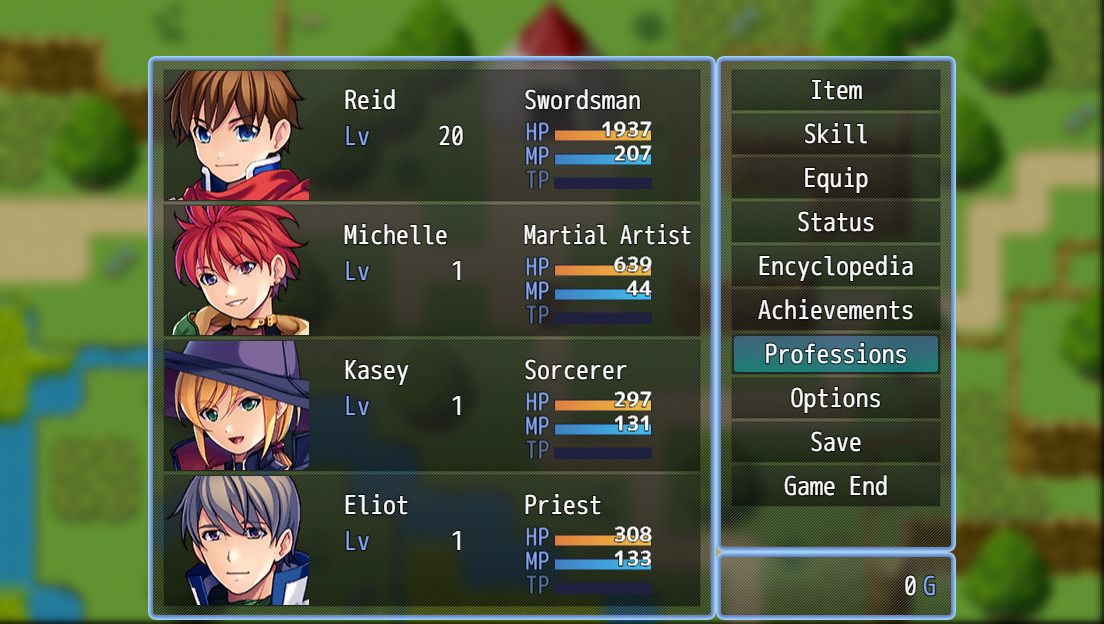Choose the highlighted Professions entry
Screen dimensions: 1104x624
[835, 355]
